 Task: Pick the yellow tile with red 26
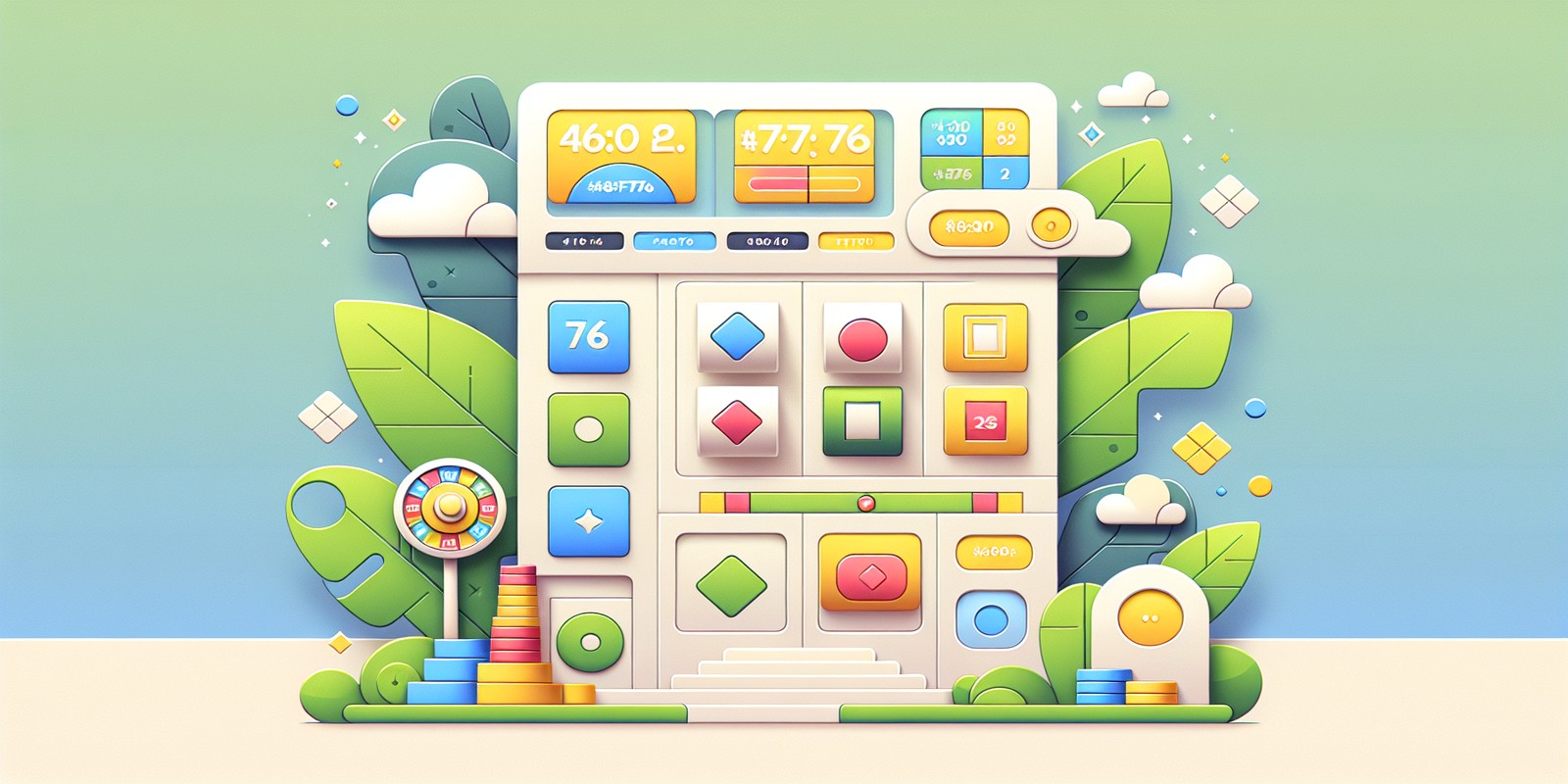pos(985,421)
